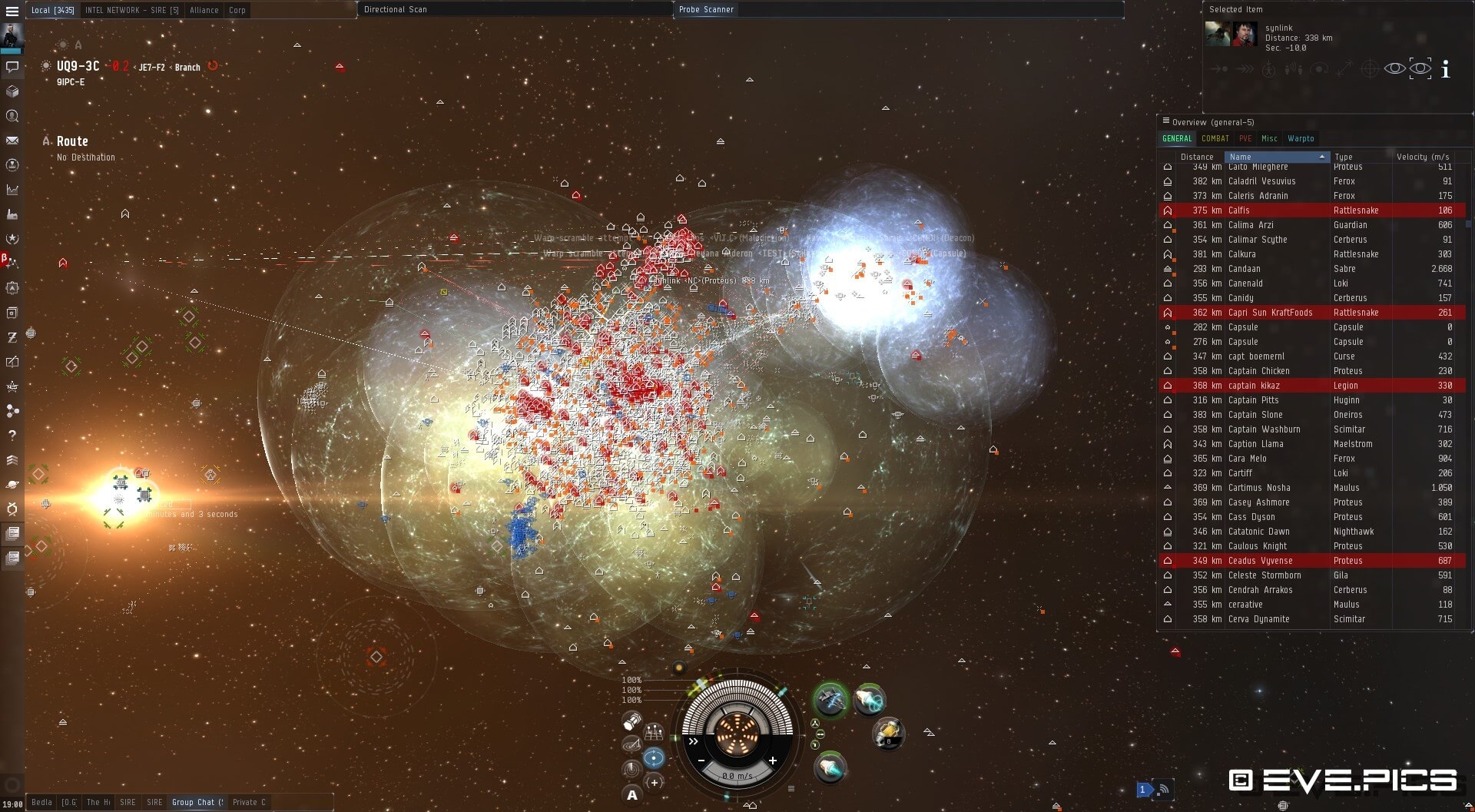
Task: Switch to the INTEL NETWORK chat tab
Action: (x=131, y=10)
